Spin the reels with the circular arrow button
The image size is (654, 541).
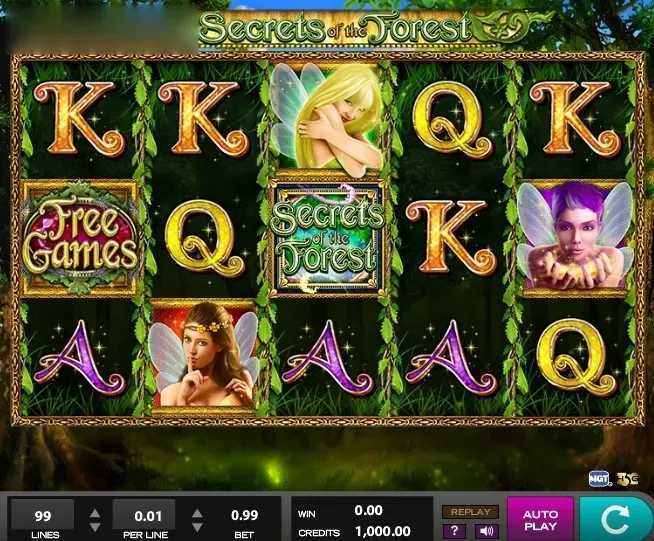[616, 519]
